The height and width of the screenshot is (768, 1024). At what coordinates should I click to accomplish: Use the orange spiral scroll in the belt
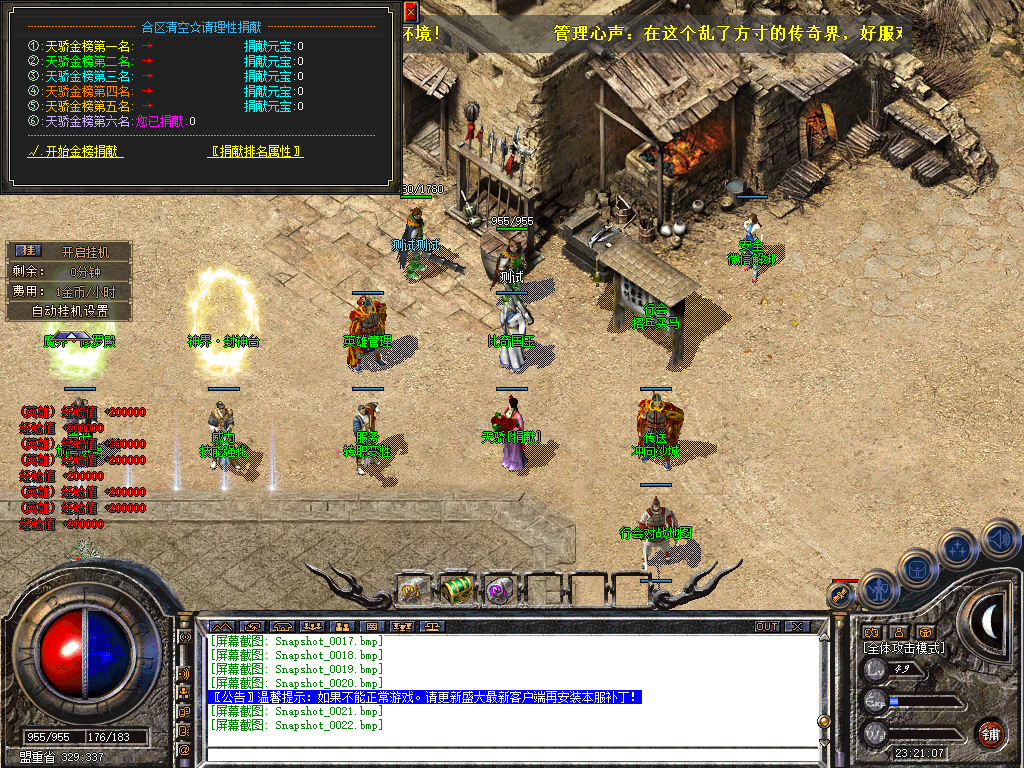[411, 591]
